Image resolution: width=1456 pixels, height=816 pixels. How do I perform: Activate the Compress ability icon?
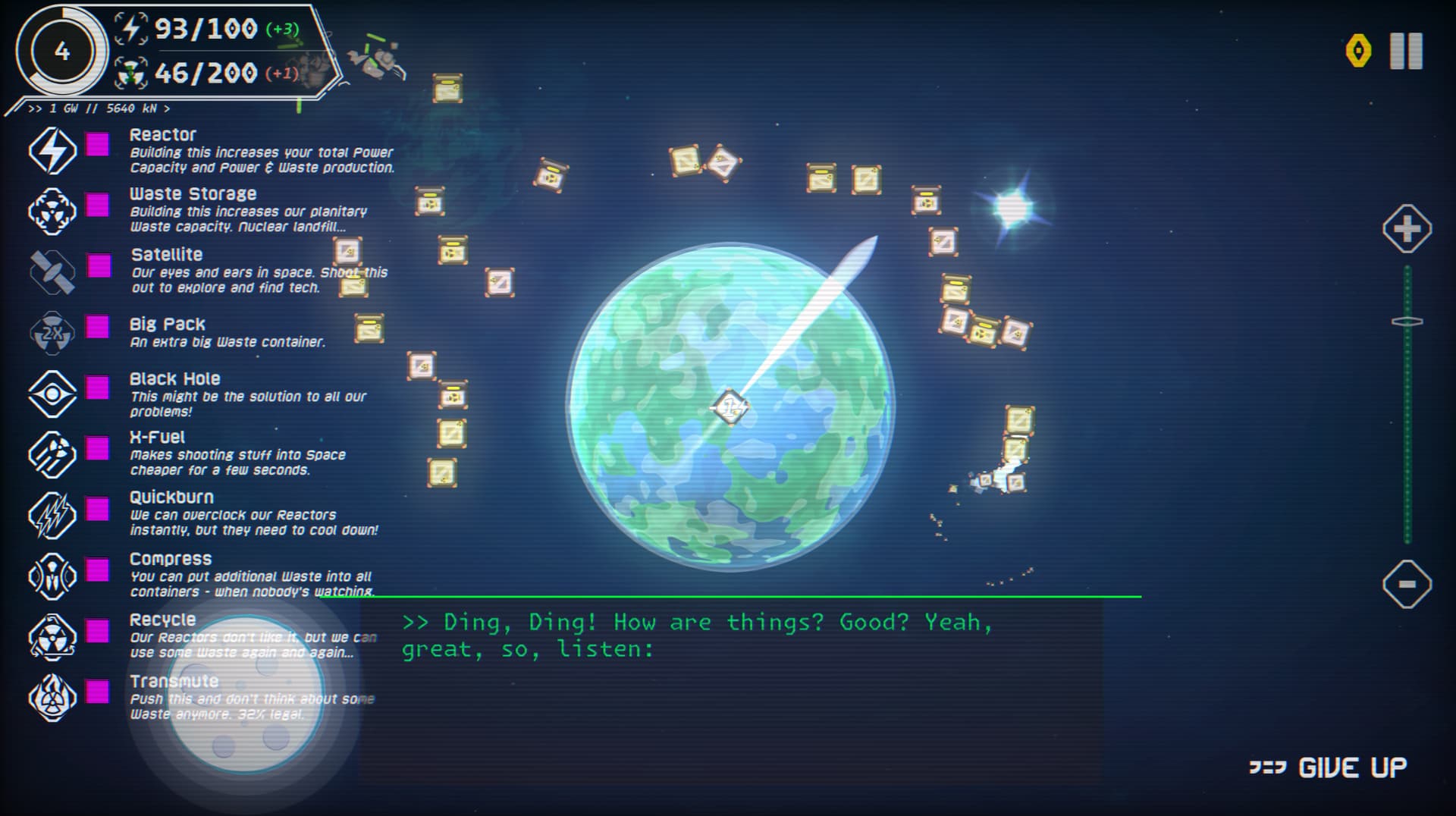click(52, 576)
